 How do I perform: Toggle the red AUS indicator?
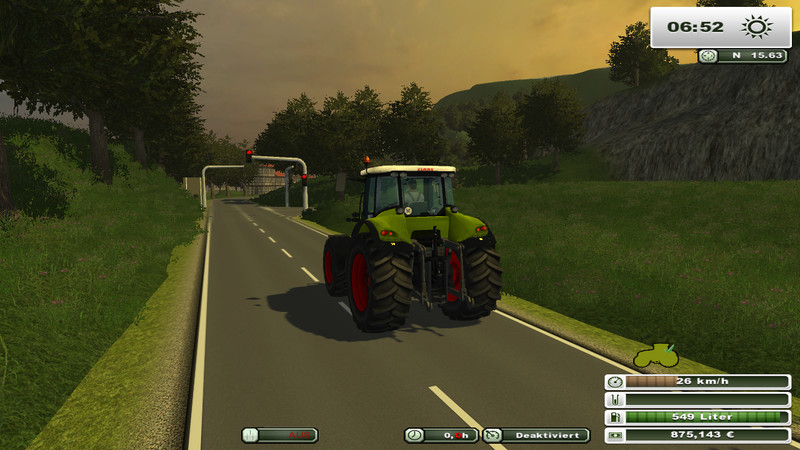pos(280,435)
